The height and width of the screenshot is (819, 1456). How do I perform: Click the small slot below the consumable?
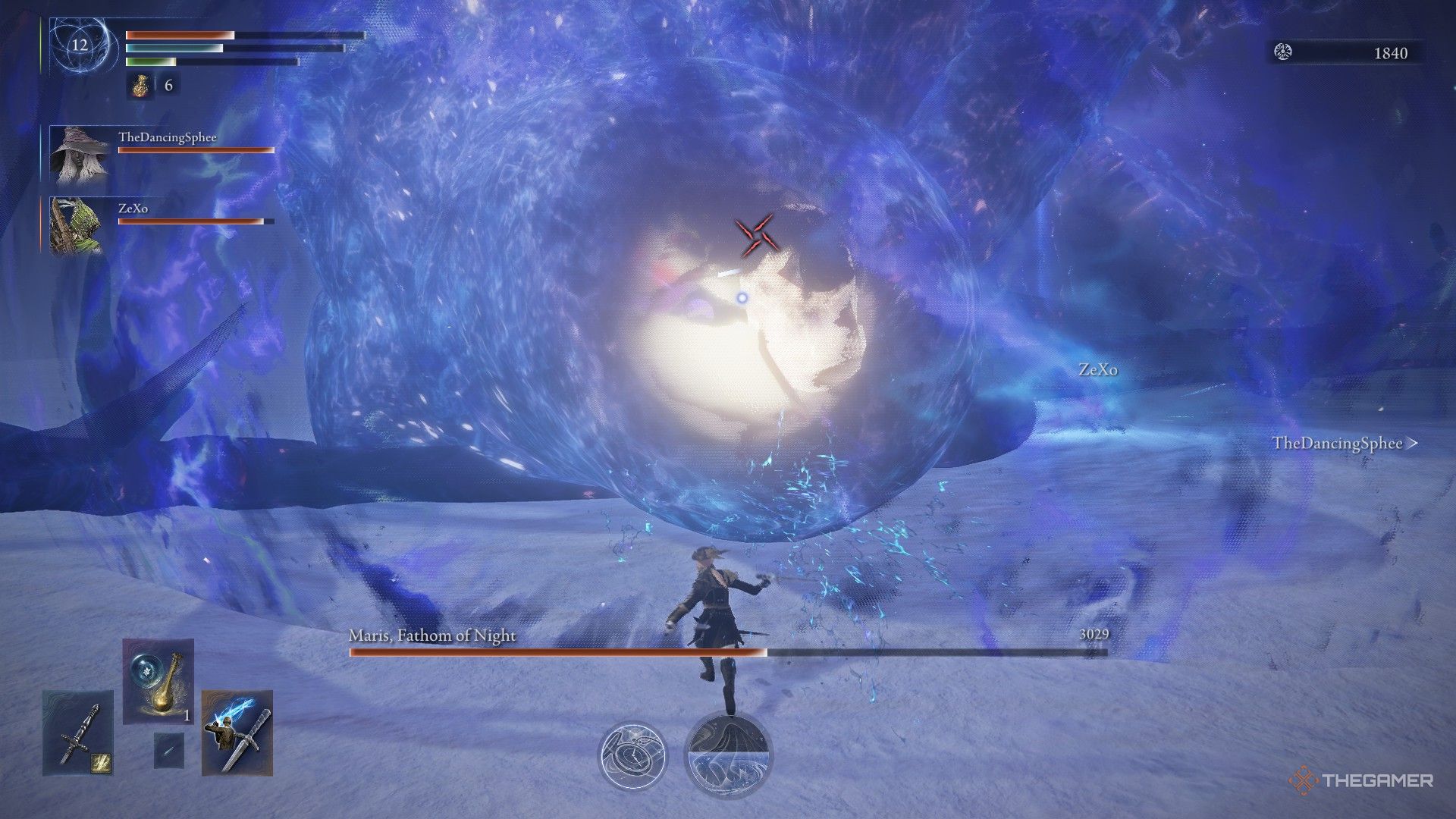[x=168, y=750]
